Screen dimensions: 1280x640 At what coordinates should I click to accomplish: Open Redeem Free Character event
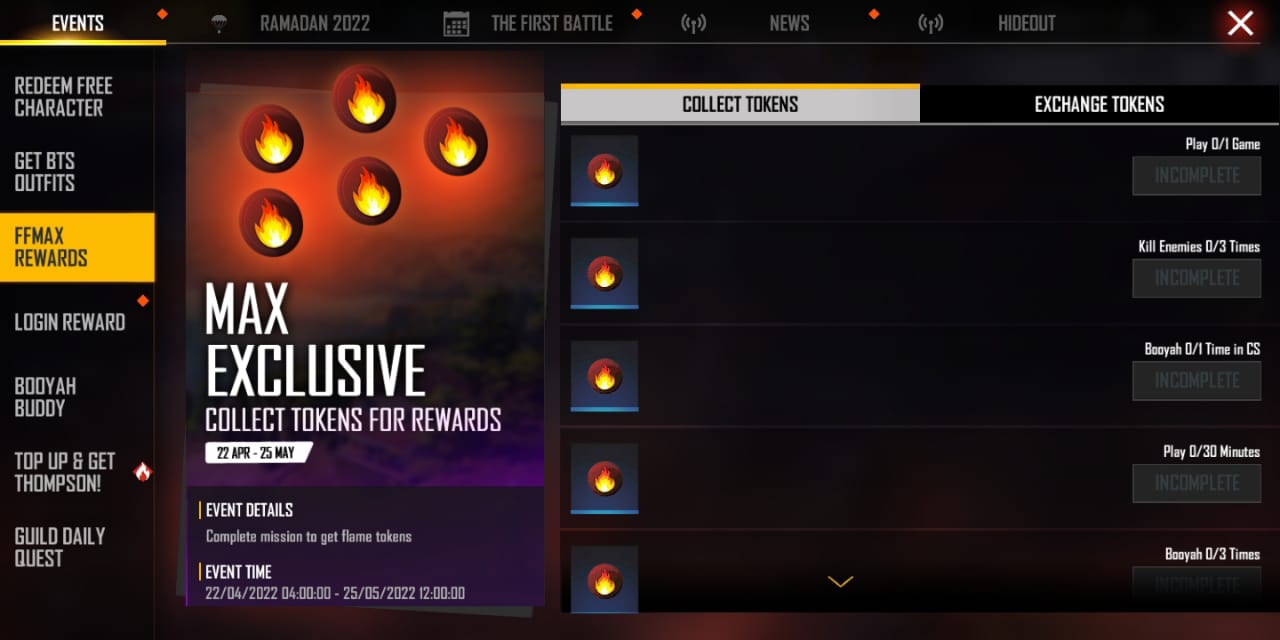coord(64,97)
